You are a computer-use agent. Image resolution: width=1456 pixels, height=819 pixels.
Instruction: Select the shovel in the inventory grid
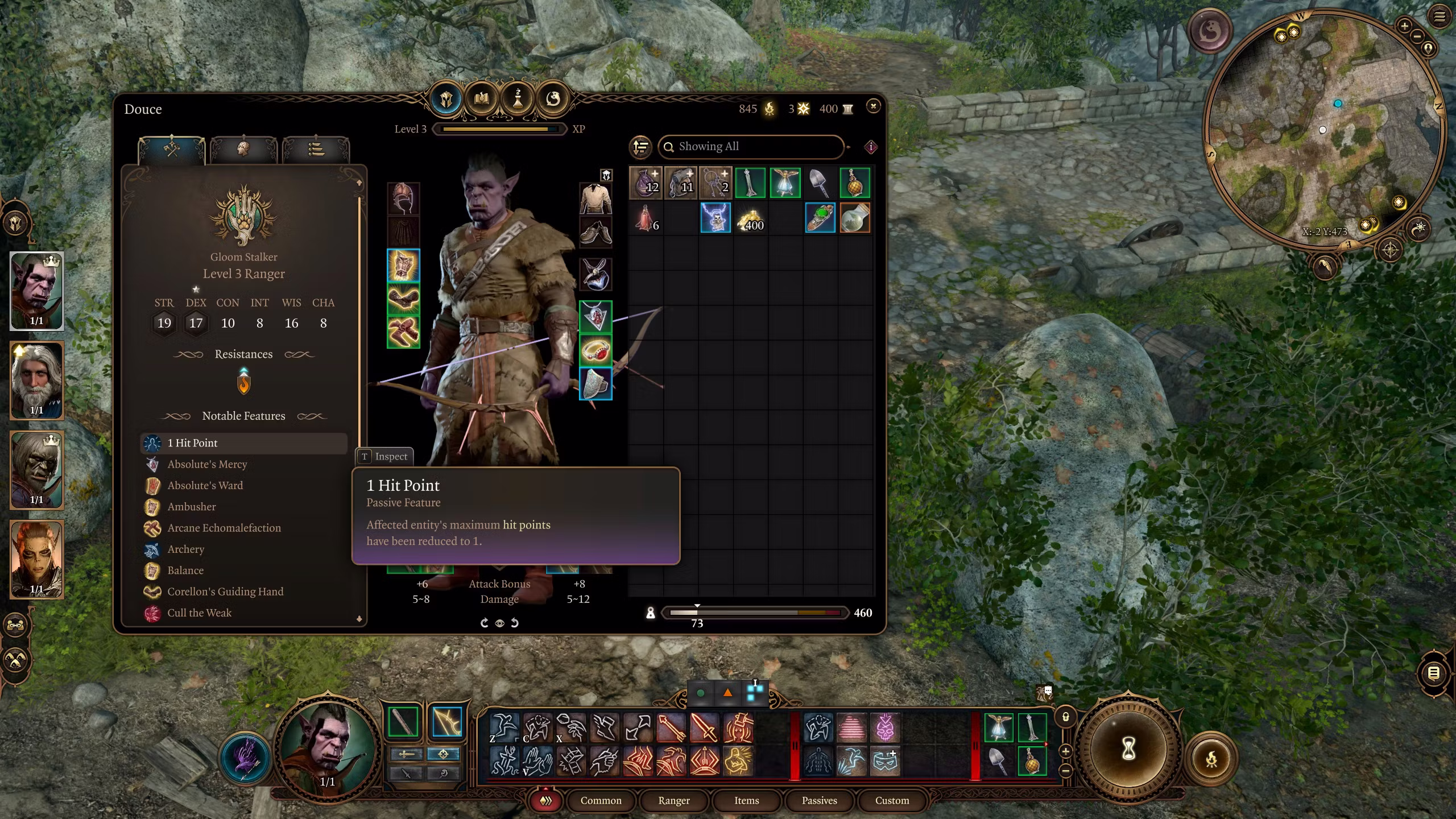(820, 183)
